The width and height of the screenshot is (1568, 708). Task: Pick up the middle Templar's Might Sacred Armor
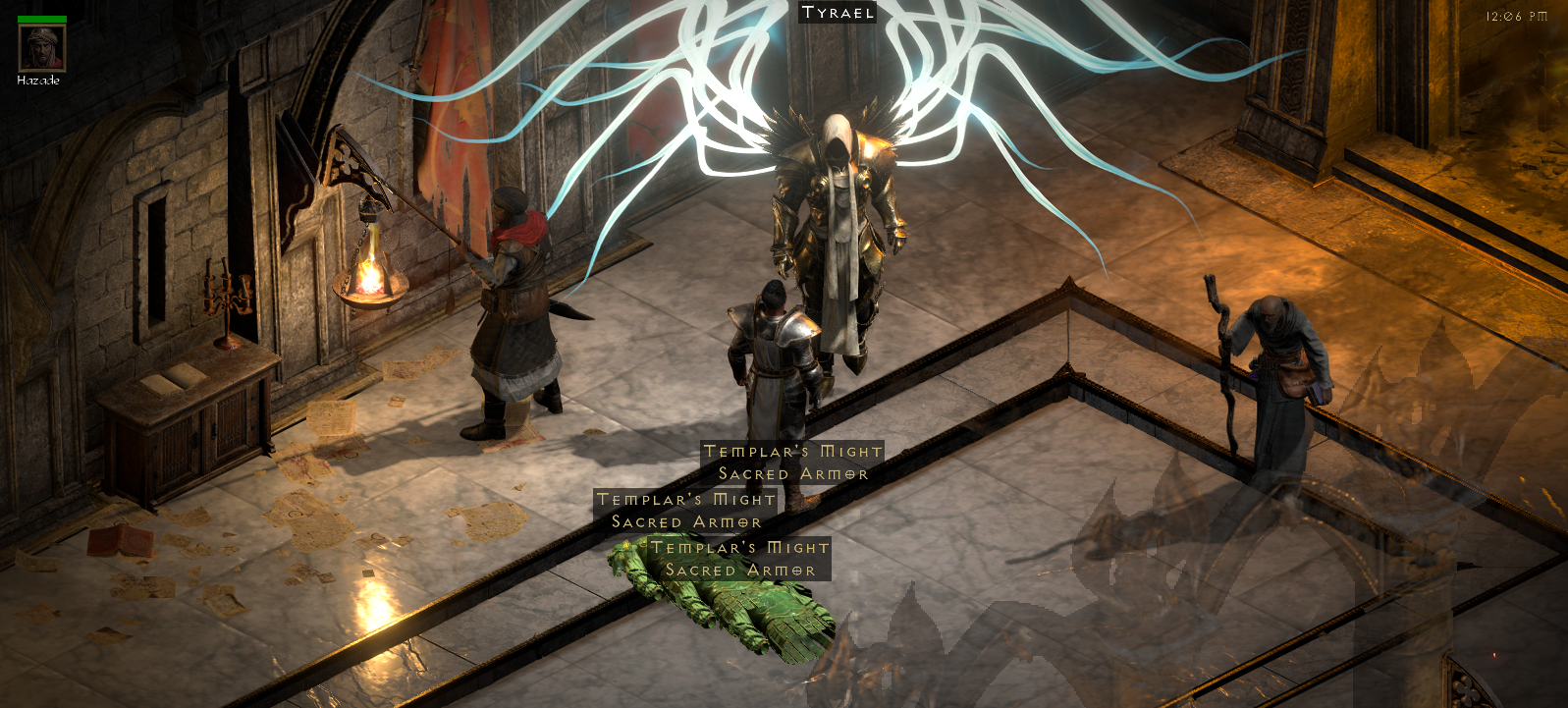coord(684,511)
